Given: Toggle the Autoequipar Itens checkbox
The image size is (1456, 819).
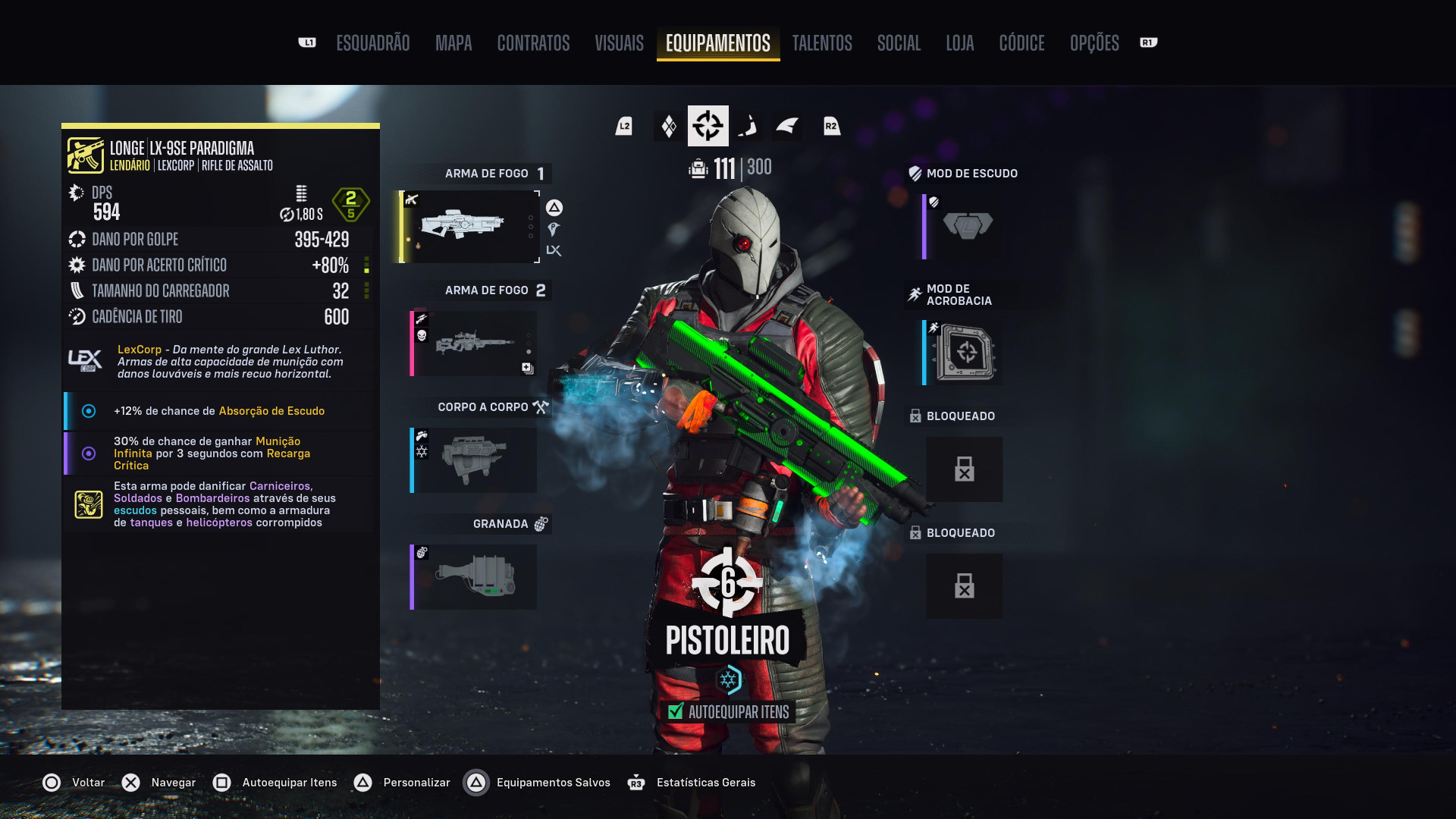Looking at the screenshot, I should [x=676, y=711].
